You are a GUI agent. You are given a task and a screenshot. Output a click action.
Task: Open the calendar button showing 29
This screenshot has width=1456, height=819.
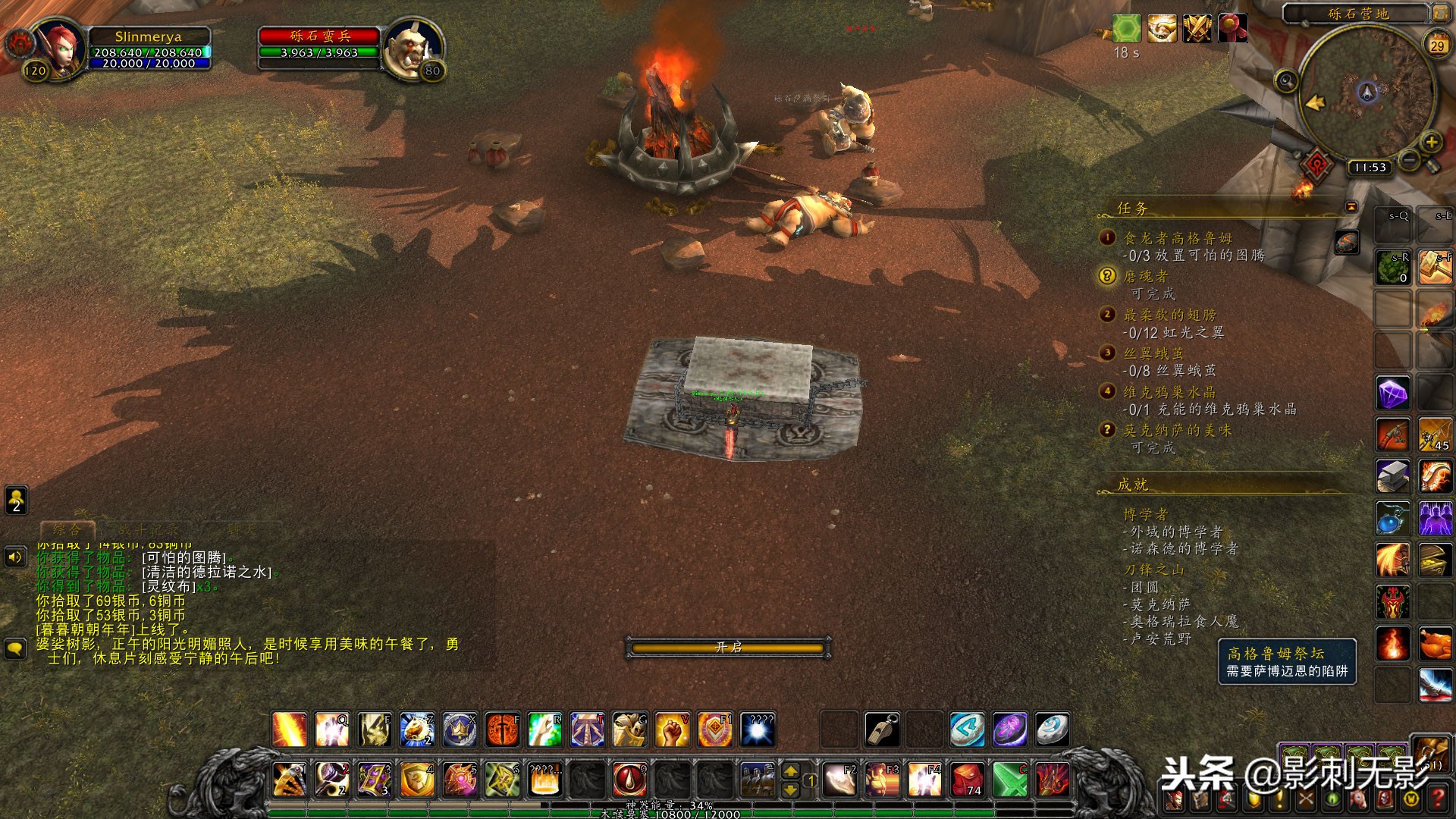1437,45
